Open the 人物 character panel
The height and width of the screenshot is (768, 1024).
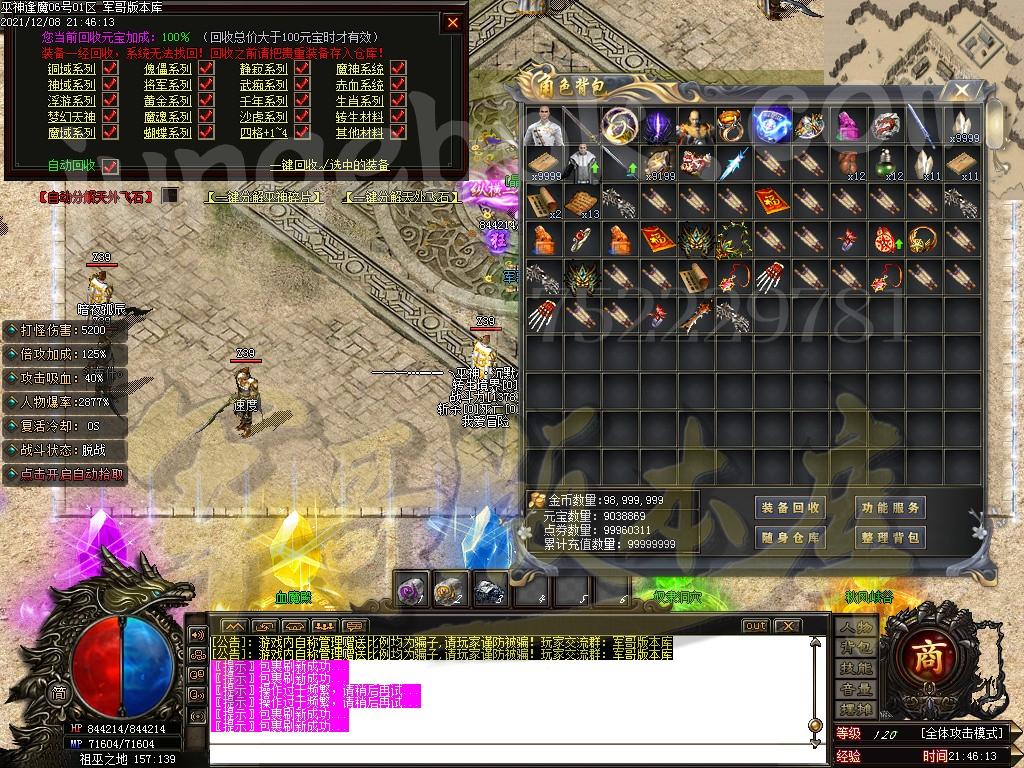(856, 627)
